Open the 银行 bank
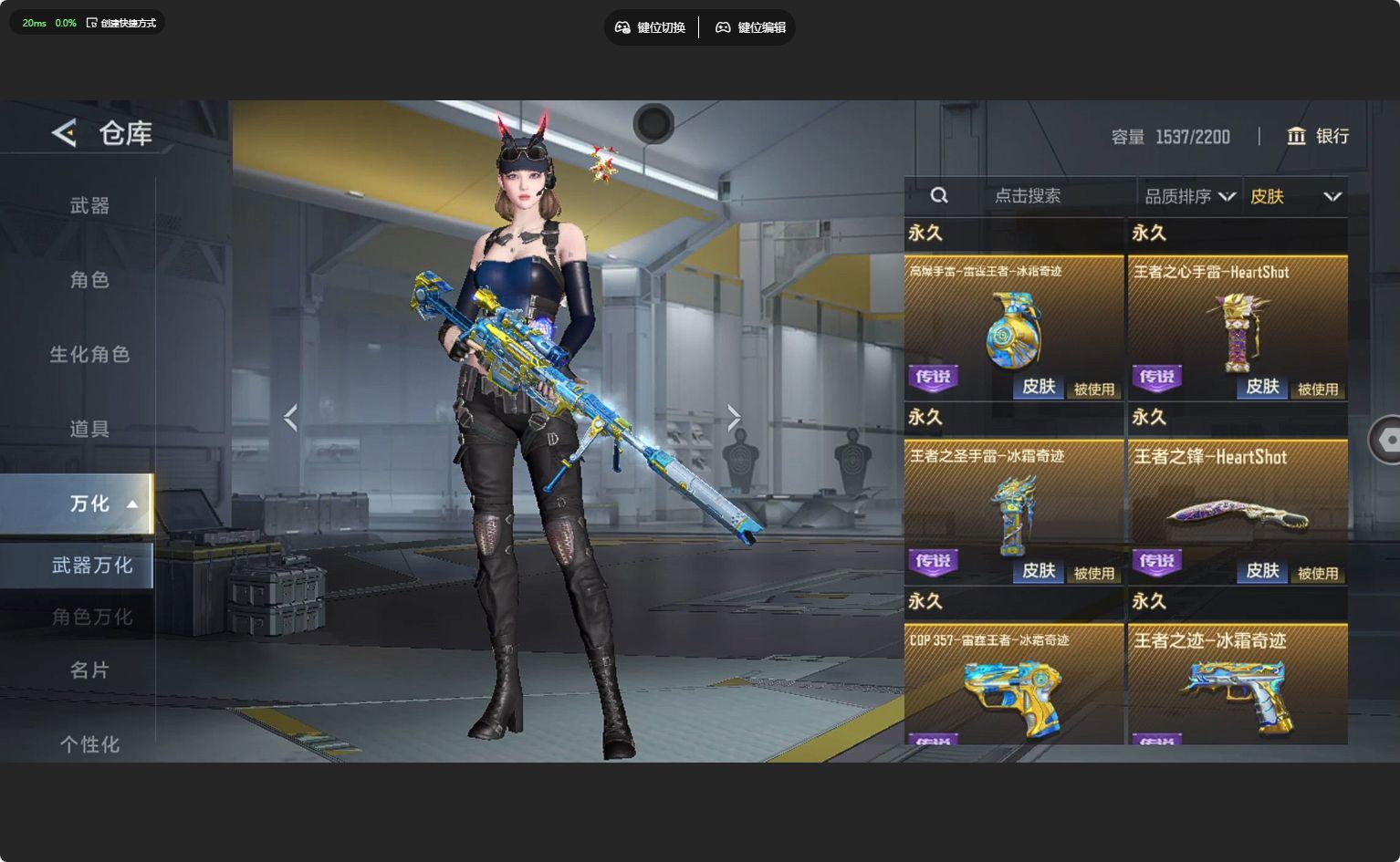This screenshot has height=862, width=1400. click(1318, 136)
